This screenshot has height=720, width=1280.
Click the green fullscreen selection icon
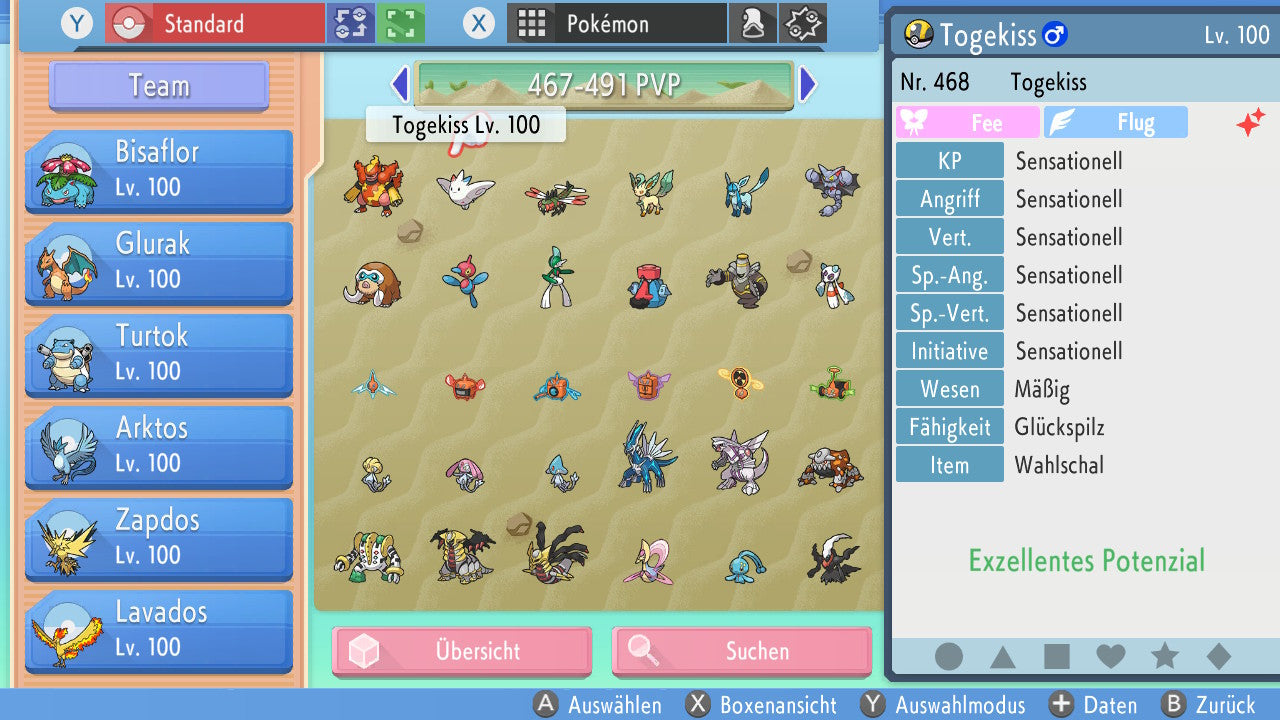click(x=399, y=22)
